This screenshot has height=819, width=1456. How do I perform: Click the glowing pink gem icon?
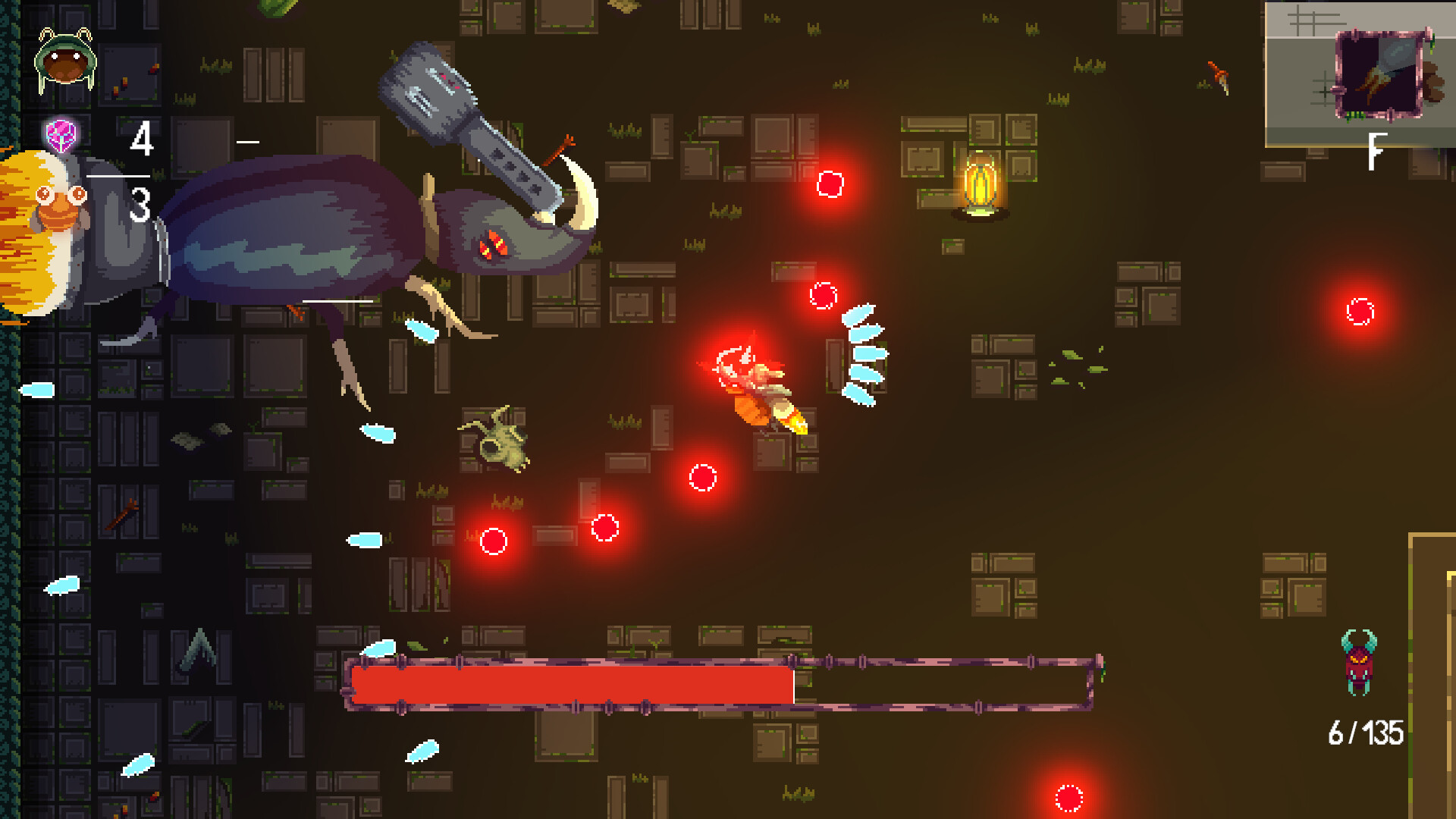(61, 135)
